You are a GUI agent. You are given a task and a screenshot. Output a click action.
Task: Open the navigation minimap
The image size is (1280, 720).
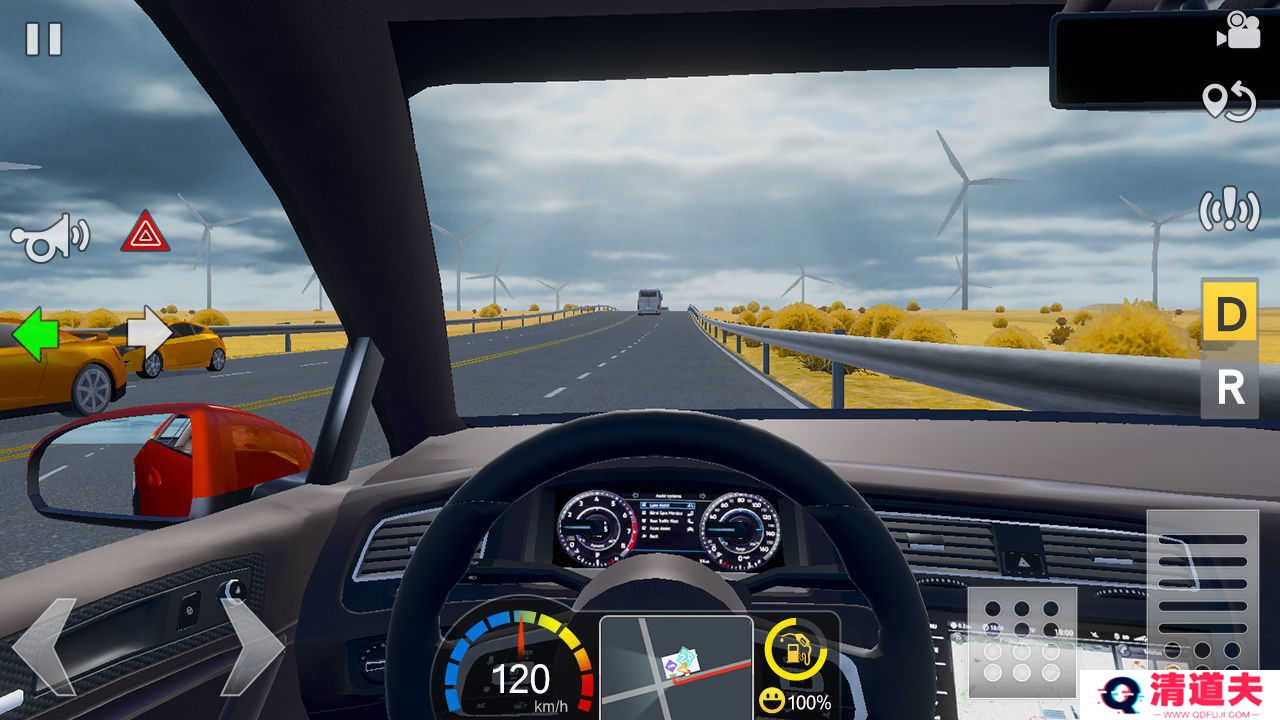[x=676, y=665]
